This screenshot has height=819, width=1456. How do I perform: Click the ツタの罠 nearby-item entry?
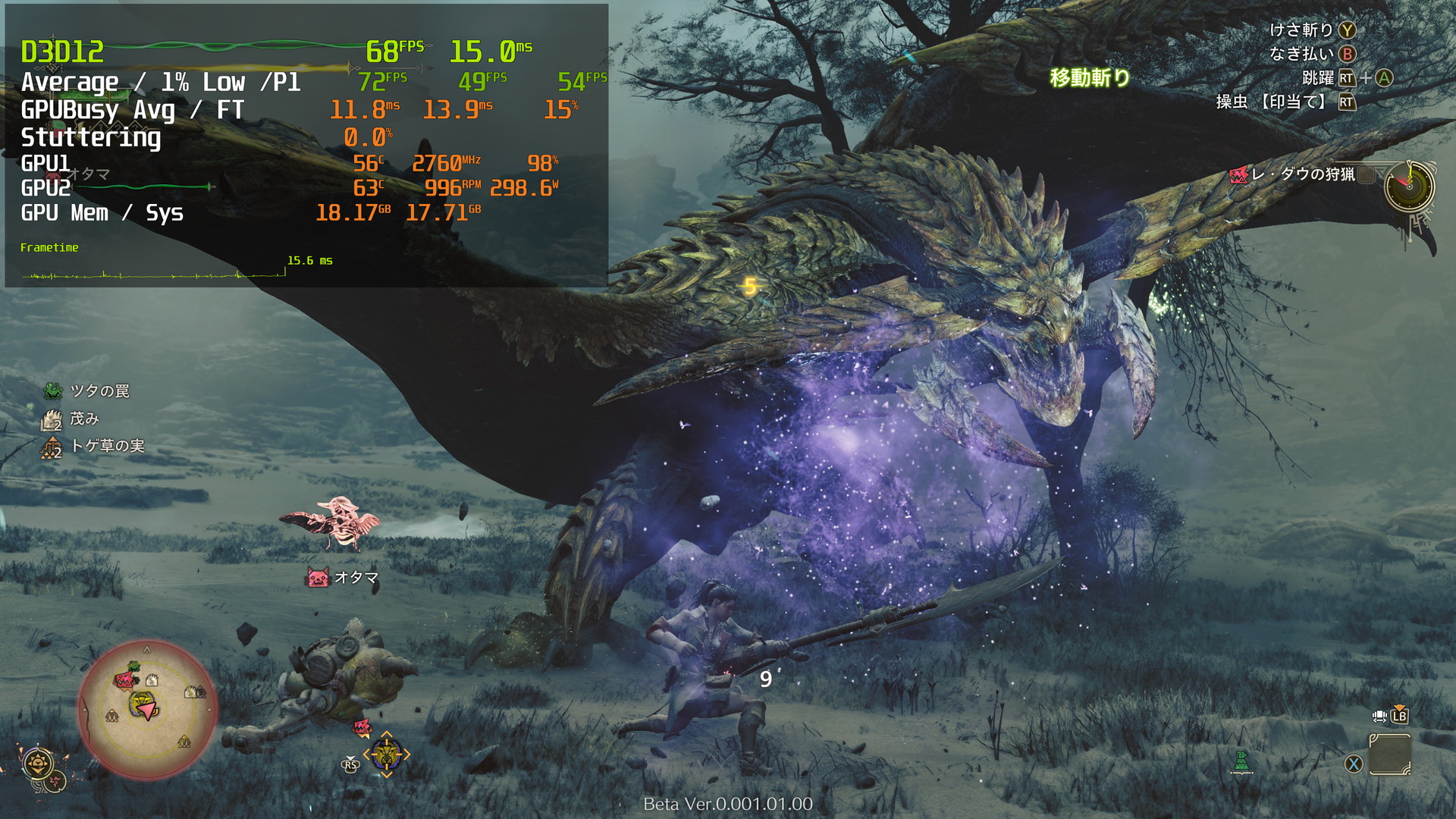coord(87,391)
